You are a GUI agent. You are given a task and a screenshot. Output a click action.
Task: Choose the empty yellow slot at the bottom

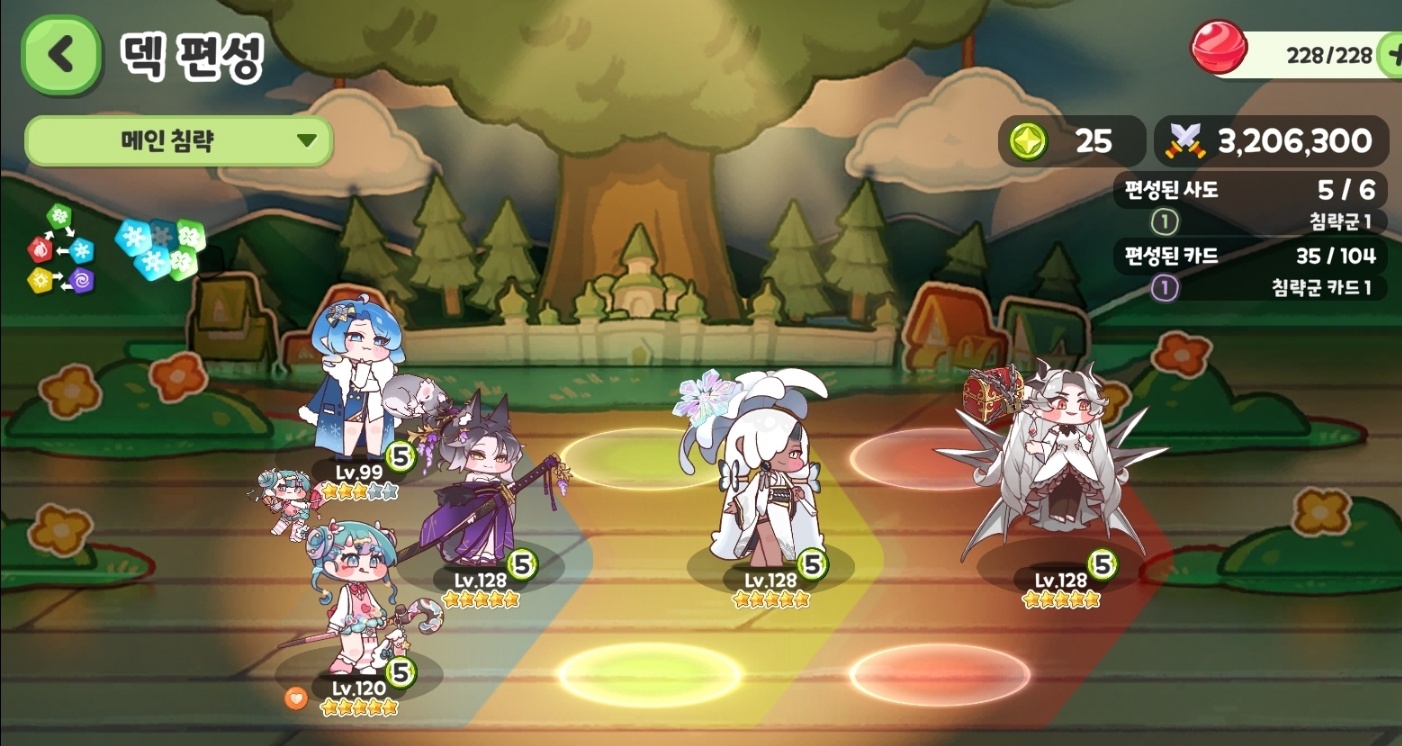pyautogui.click(x=650, y=675)
